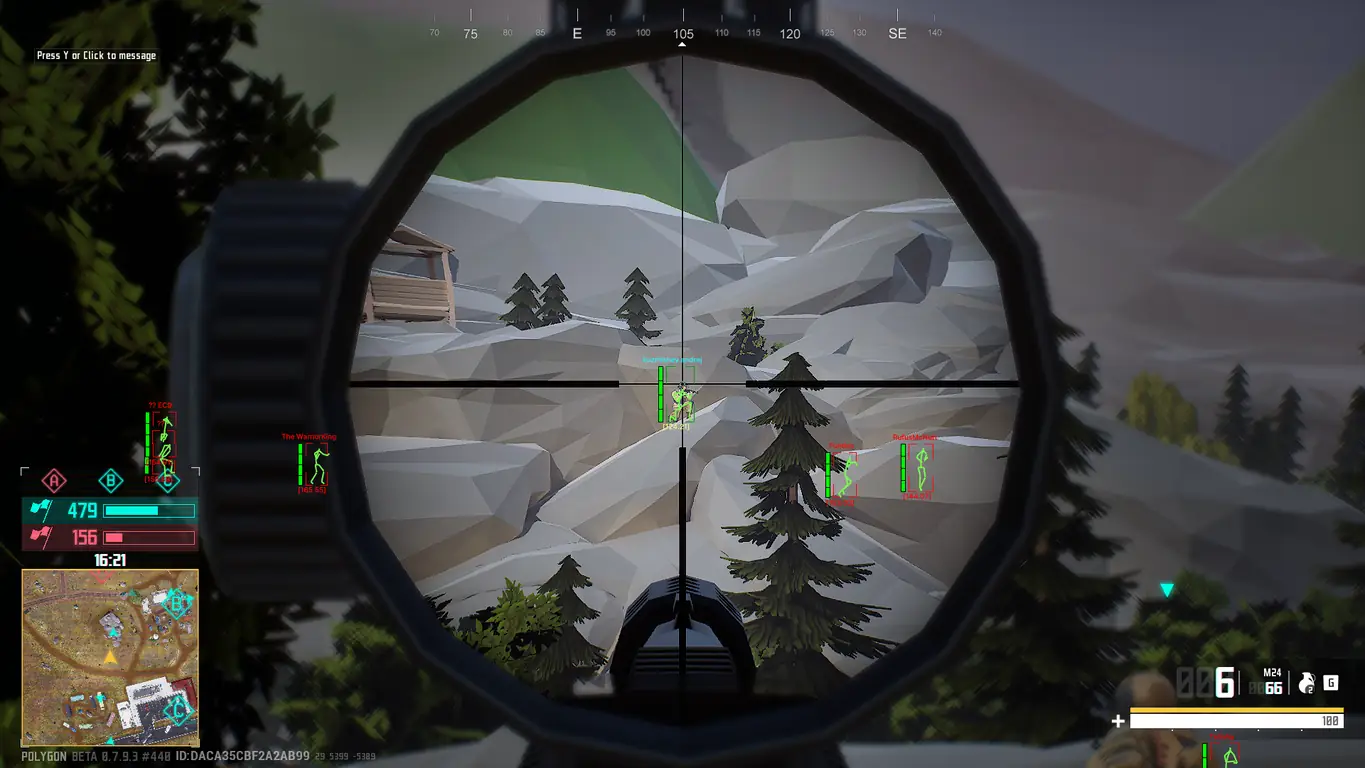Viewport: 1365px width, 768px height.
Task: Click the yellow player arrow on the minimap
Action: click(x=109, y=657)
